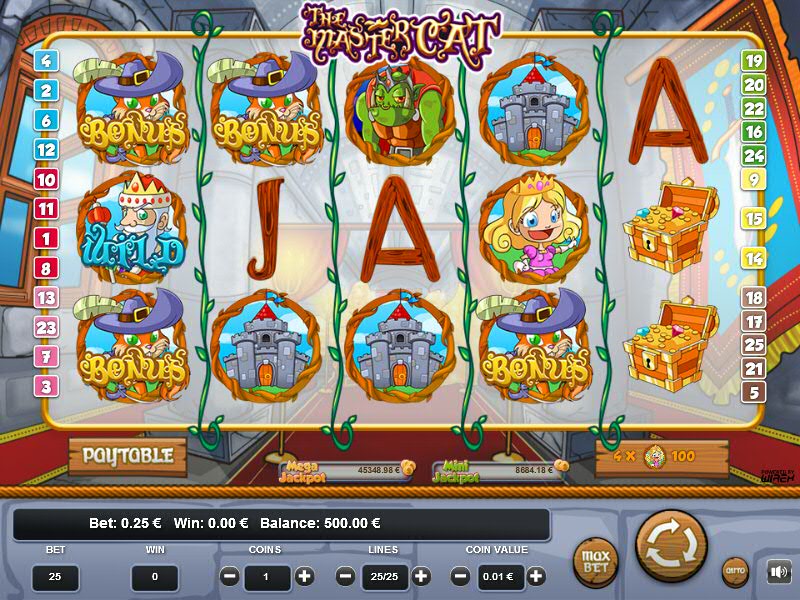This screenshot has width=800, height=600.
Task: Select payline 23 marker
Action: pyautogui.click(x=46, y=327)
